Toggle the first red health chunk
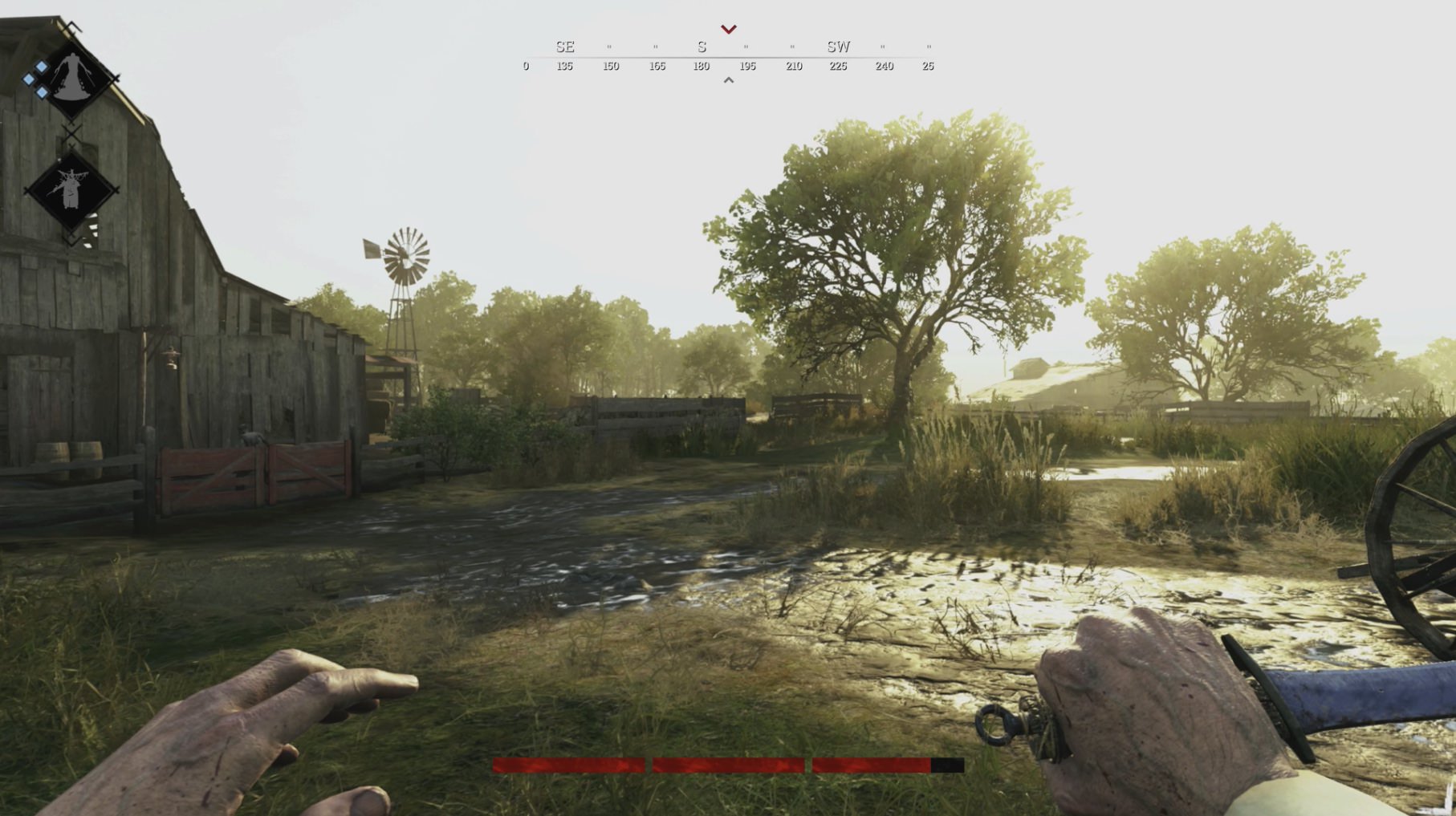Viewport: 1456px width, 816px height. click(570, 767)
